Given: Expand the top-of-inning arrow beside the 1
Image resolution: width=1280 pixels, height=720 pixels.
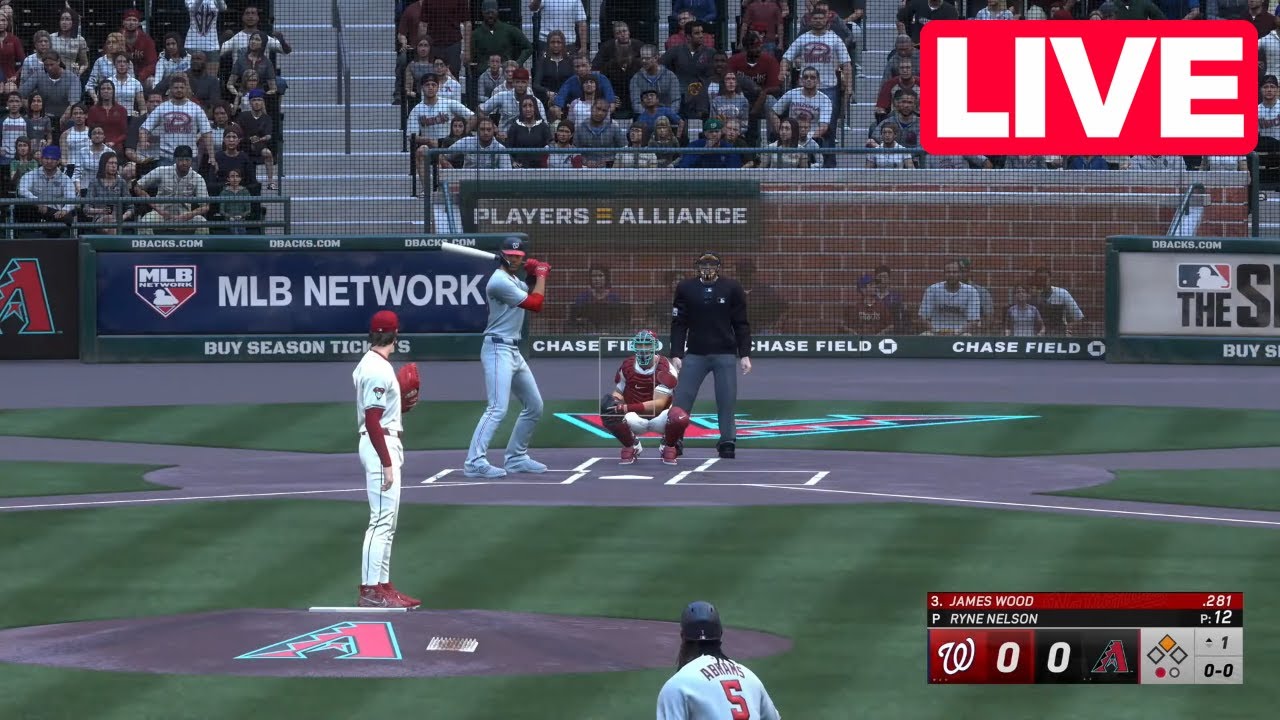Looking at the screenshot, I should pyautogui.click(x=1208, y=642).
